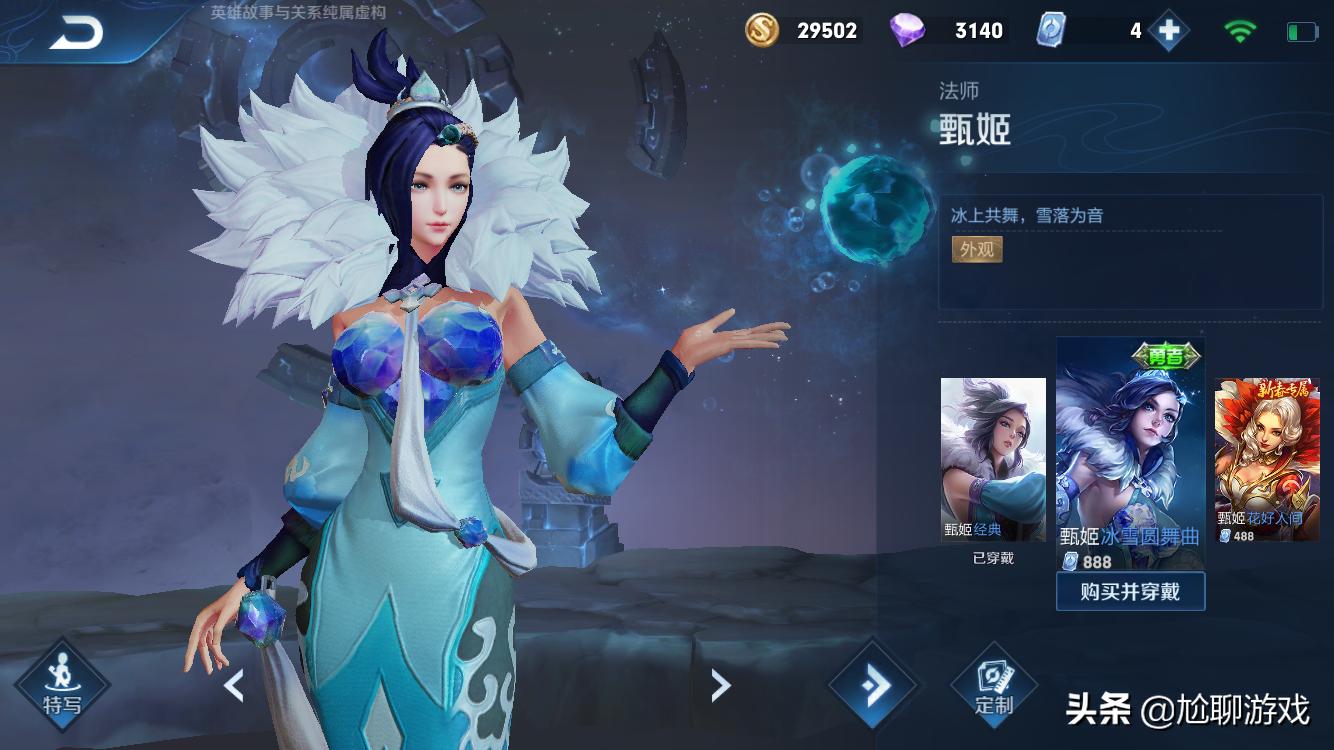Show previous hero with left arrow
This screenshot has width=1334, height=750.
coord(234,686)
